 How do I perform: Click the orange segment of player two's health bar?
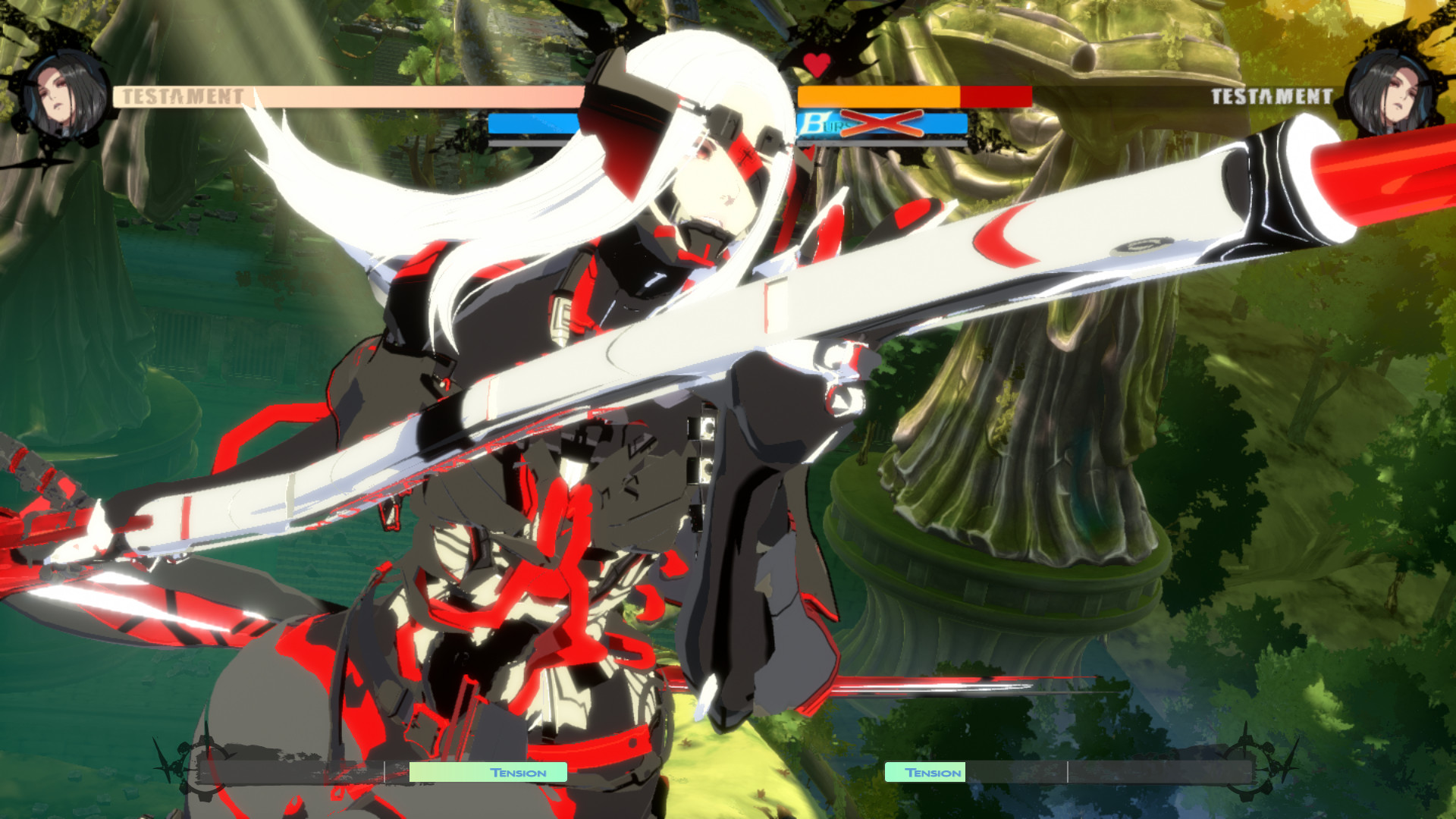pyautogui.click(x=880, y=96)
